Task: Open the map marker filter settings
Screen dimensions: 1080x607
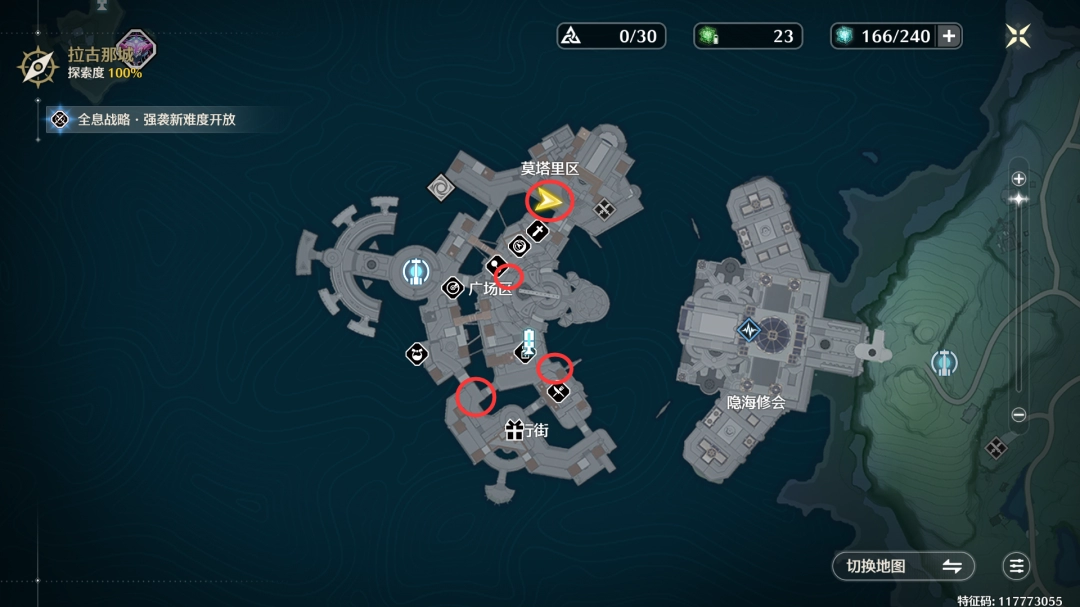Action: click(x=1017, y=566)
